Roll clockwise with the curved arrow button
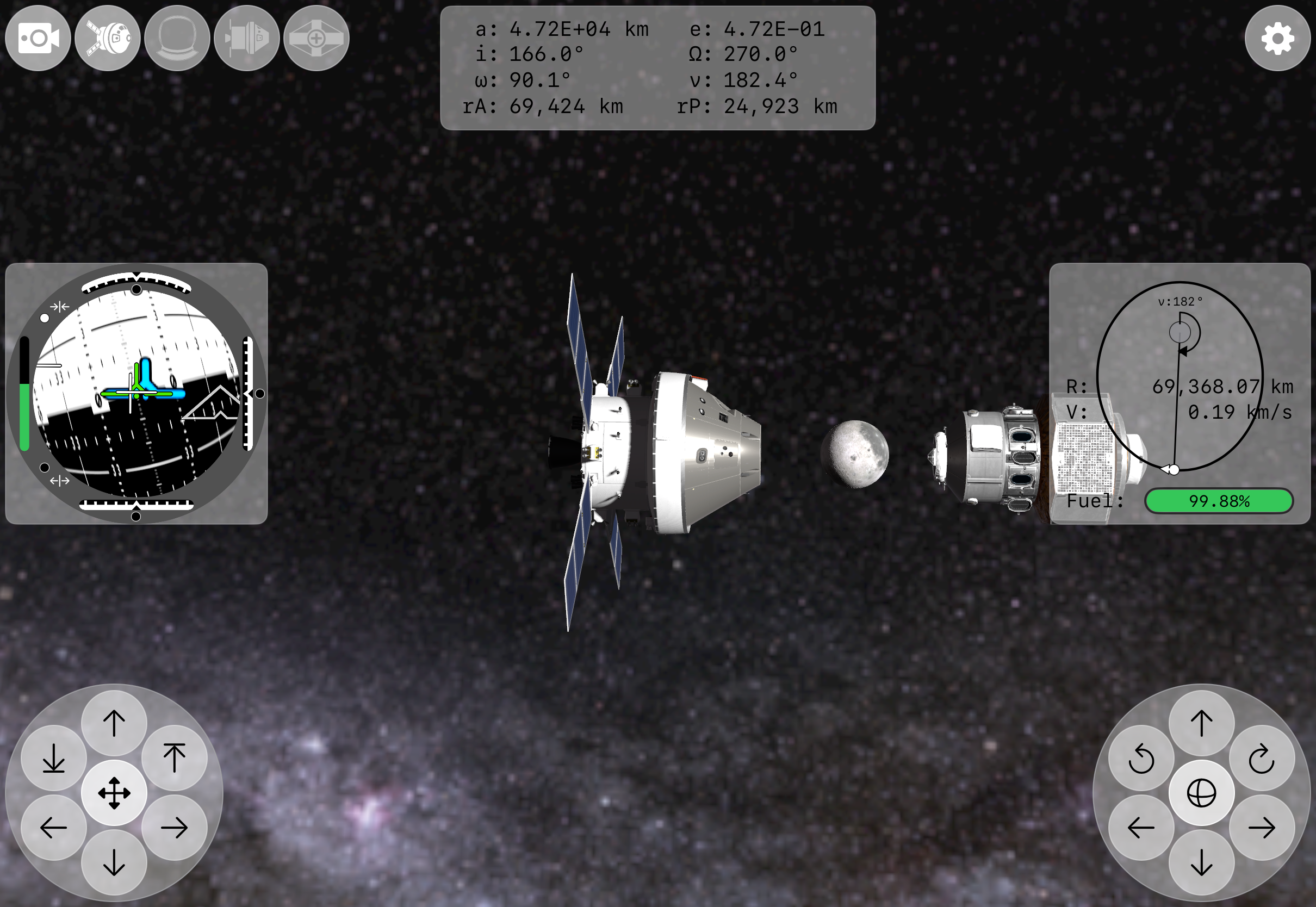 [x=1262, y=758]
